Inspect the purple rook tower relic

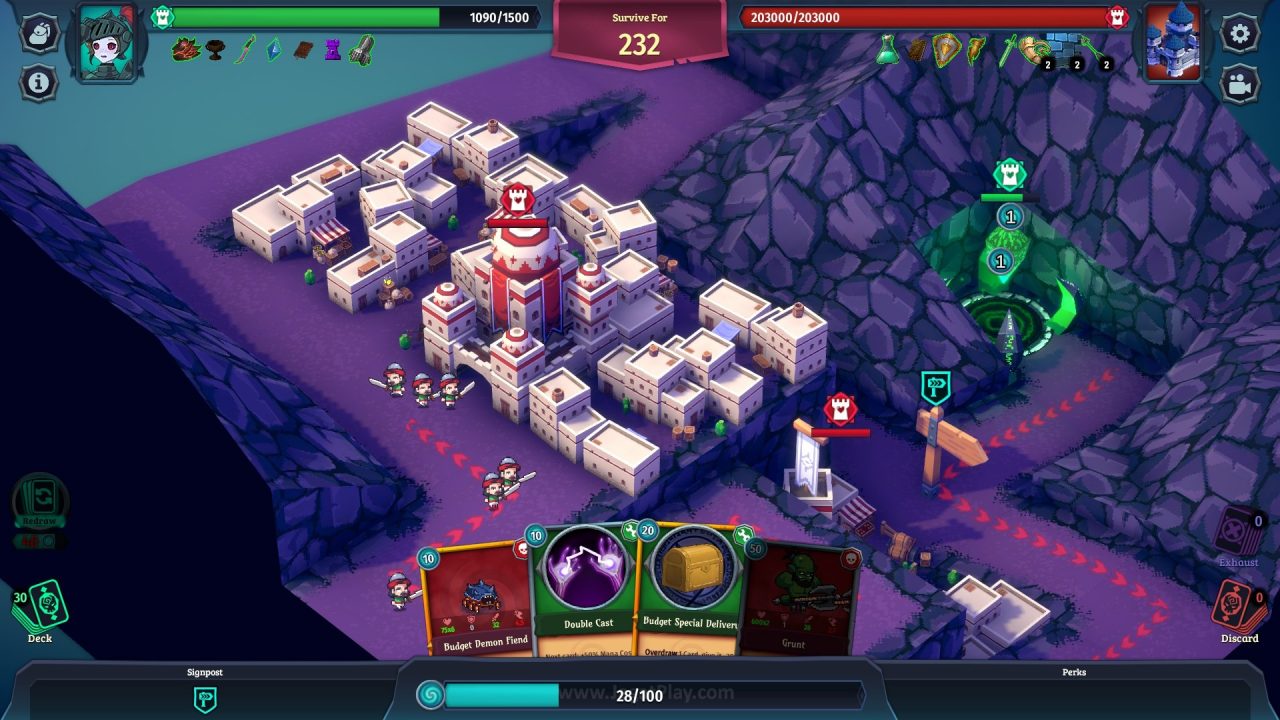[333, 50]
